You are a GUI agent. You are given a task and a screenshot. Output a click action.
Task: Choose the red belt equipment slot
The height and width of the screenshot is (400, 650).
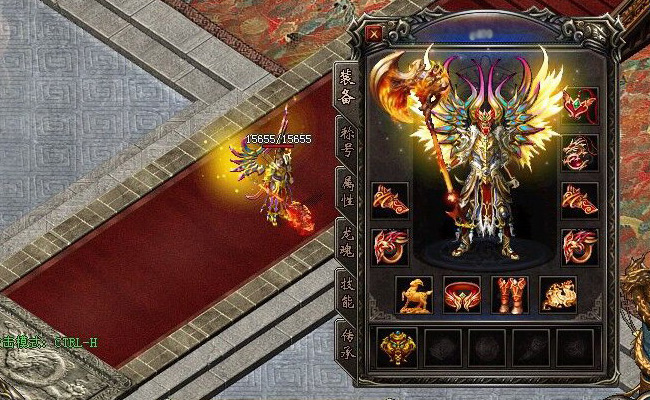[x=461, y=294]
